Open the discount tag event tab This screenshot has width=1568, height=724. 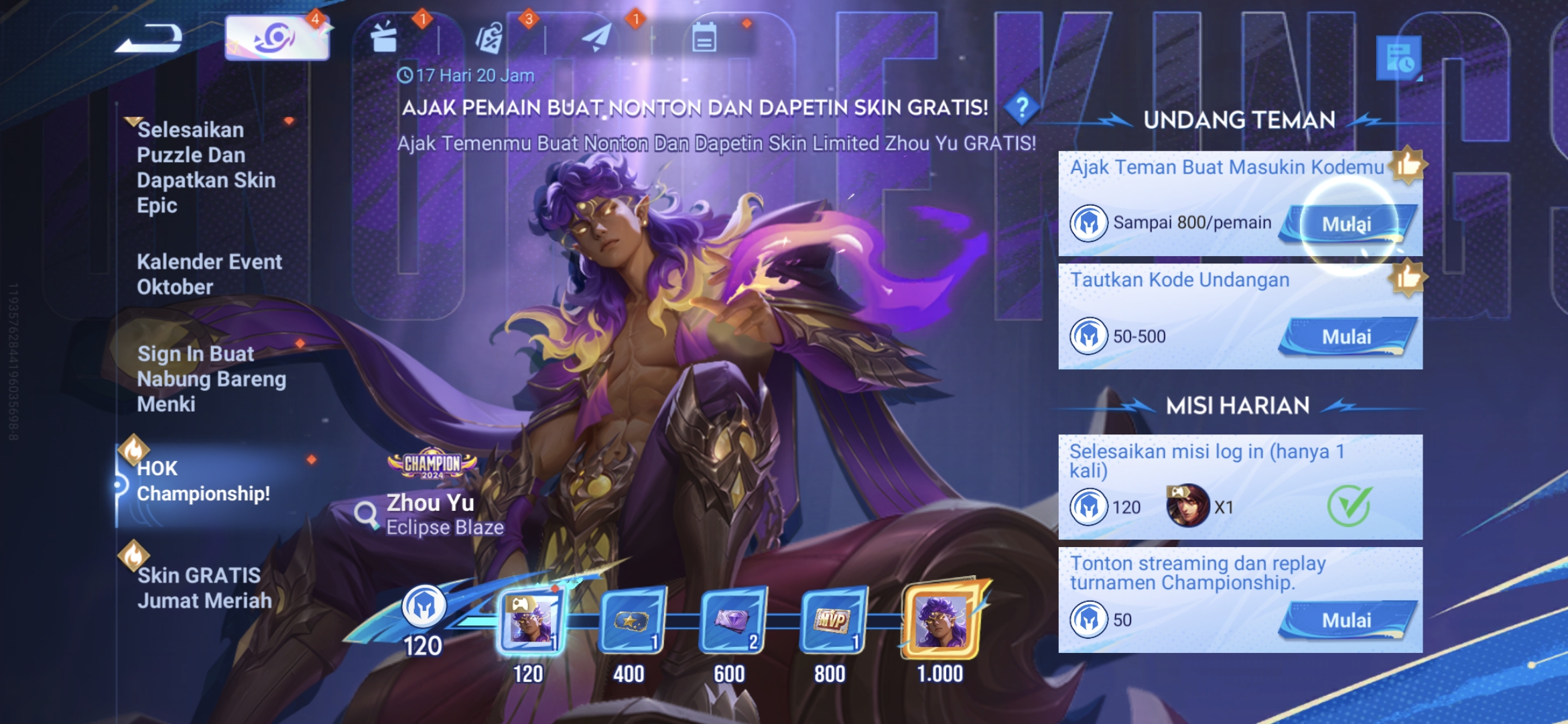tap(488, 38)
